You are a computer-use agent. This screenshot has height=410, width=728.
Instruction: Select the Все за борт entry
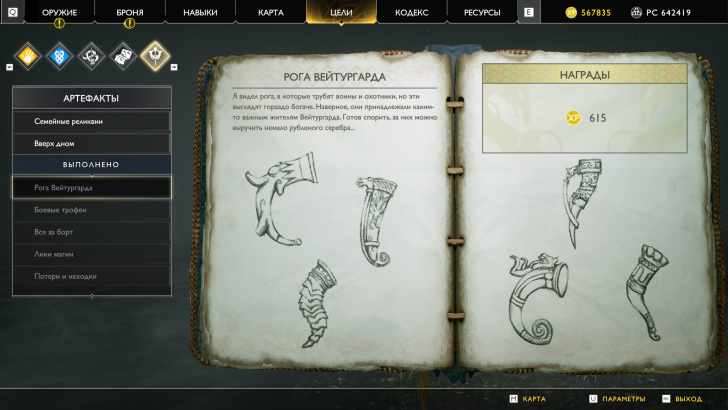(91, 232)
